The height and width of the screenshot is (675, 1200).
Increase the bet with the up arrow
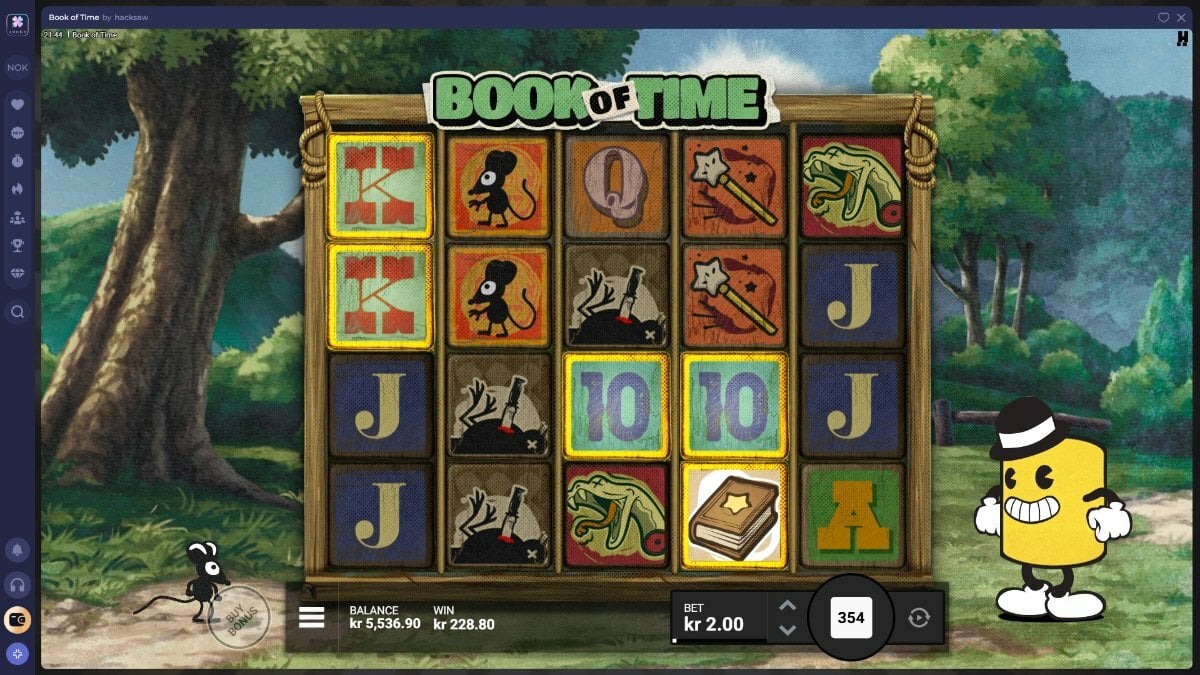click(x=787, y=606)
